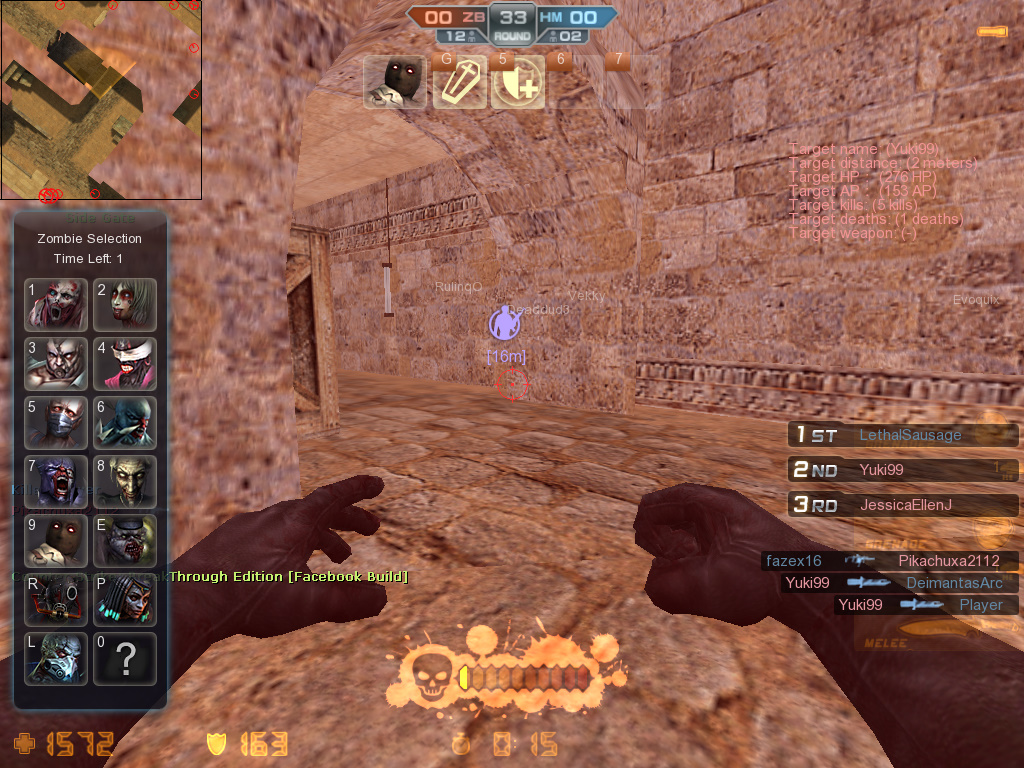Click the current zombie portrait in skill bar
The image size is (1024, 768).
[x=394, y=82]
